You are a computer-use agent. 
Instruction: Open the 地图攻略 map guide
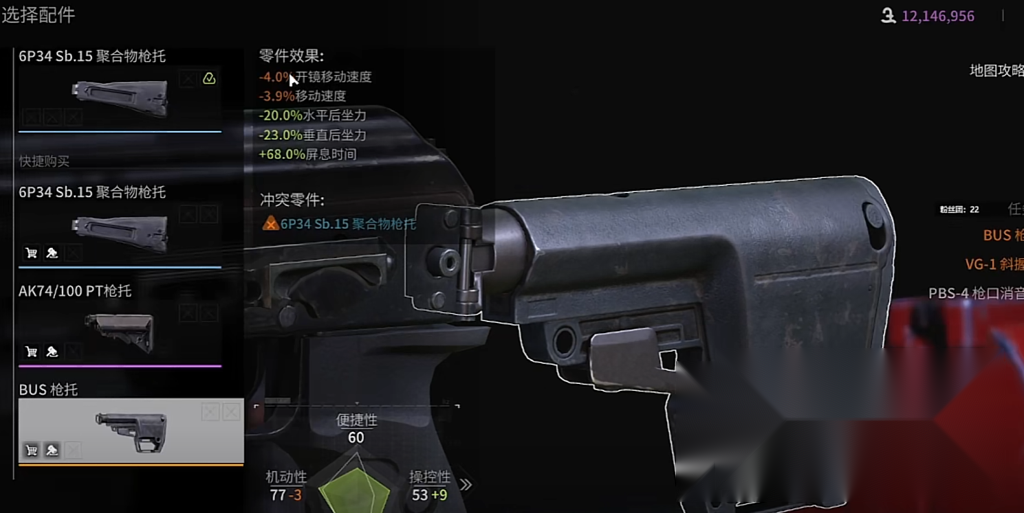996,70
